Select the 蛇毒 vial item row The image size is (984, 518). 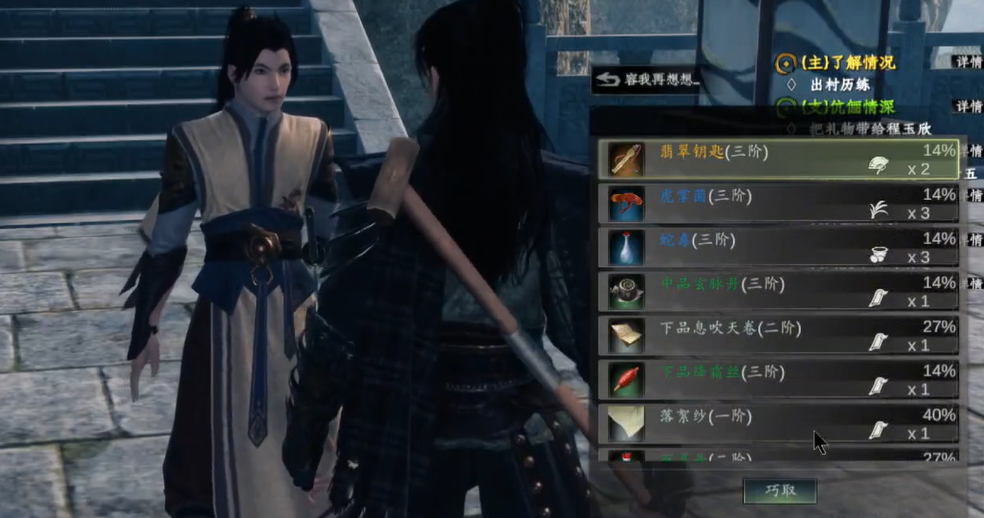779,247
